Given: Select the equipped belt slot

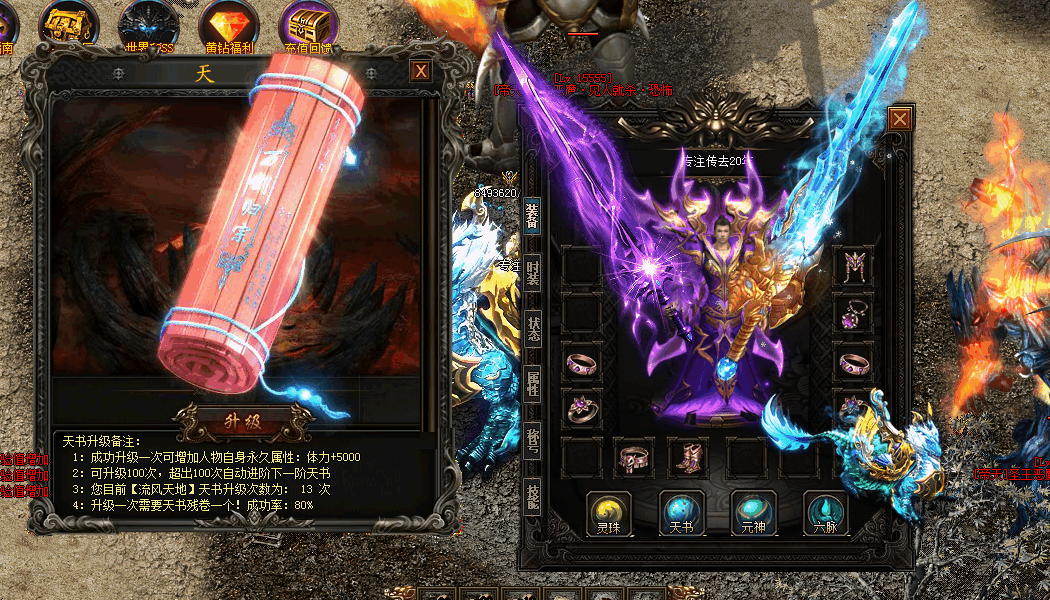Looking at the screenshot, I should coord(634,457).
